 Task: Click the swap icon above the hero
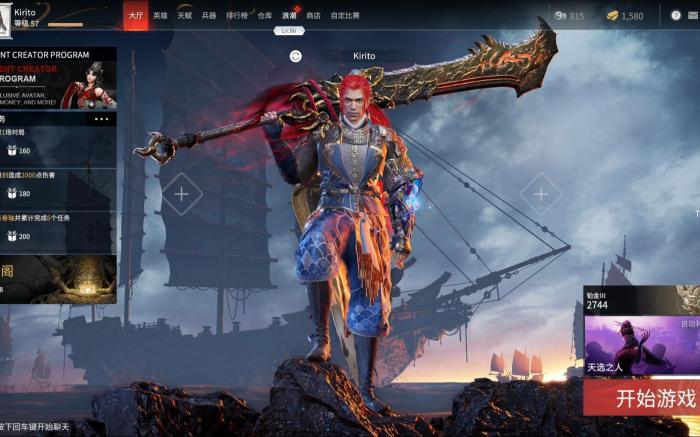[296, 56]
